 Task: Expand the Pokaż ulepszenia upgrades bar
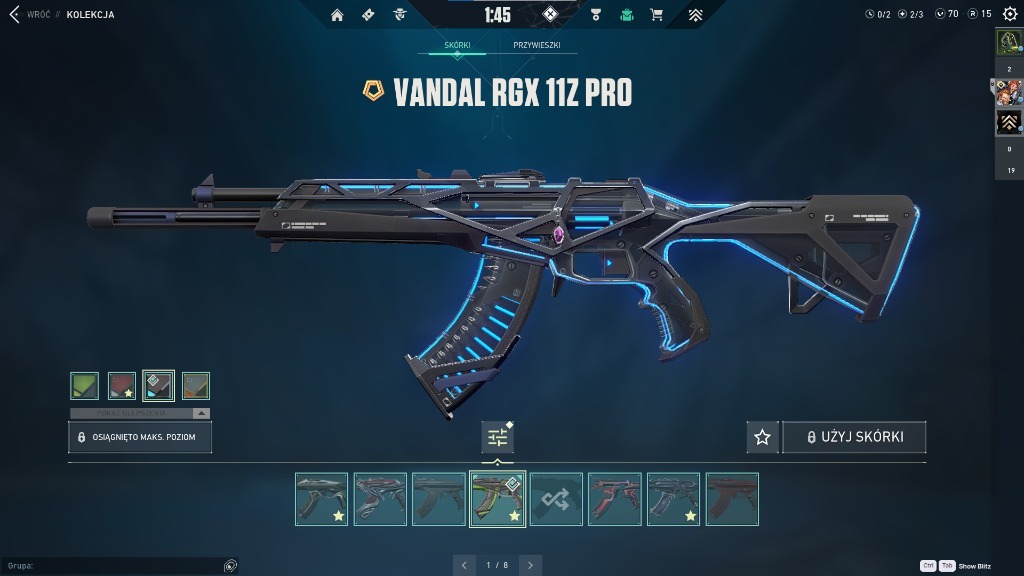point(140,413)
